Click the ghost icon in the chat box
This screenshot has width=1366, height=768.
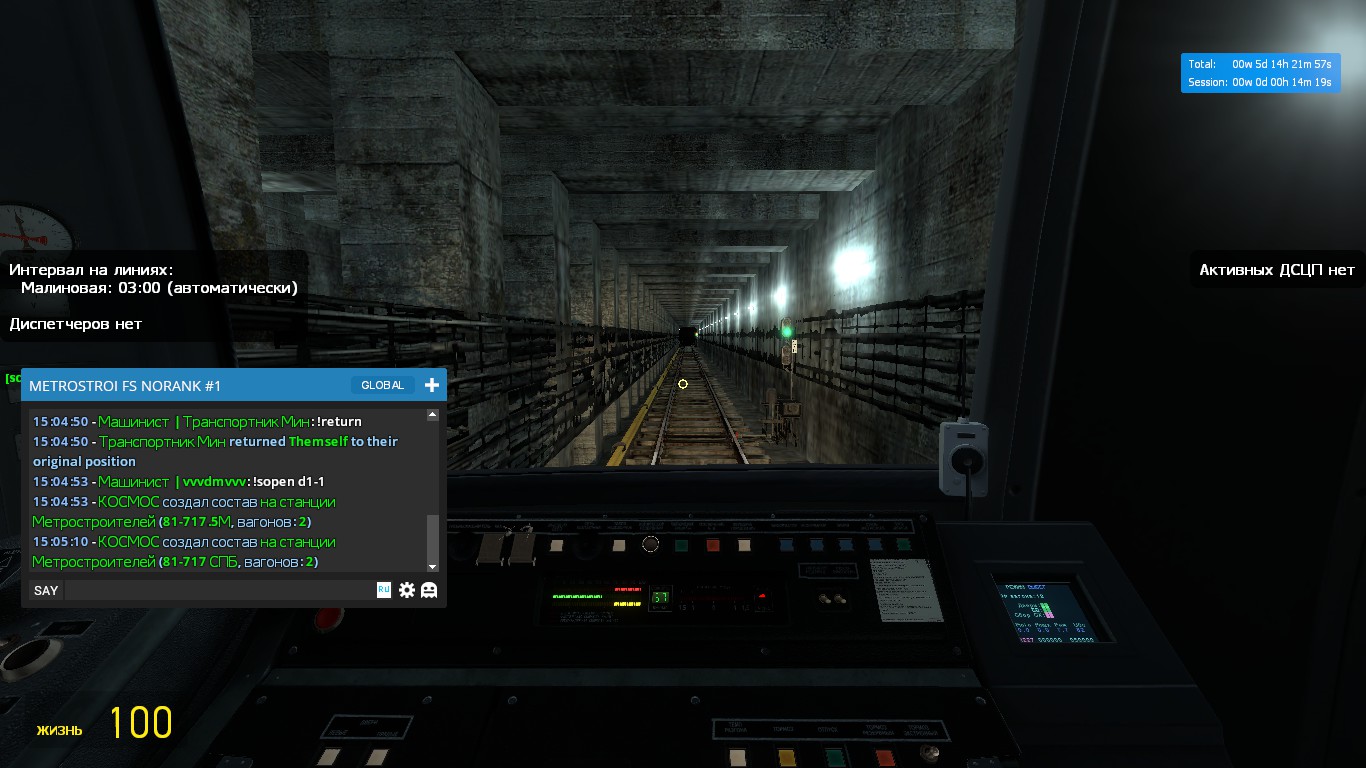[x=429, y=590]
